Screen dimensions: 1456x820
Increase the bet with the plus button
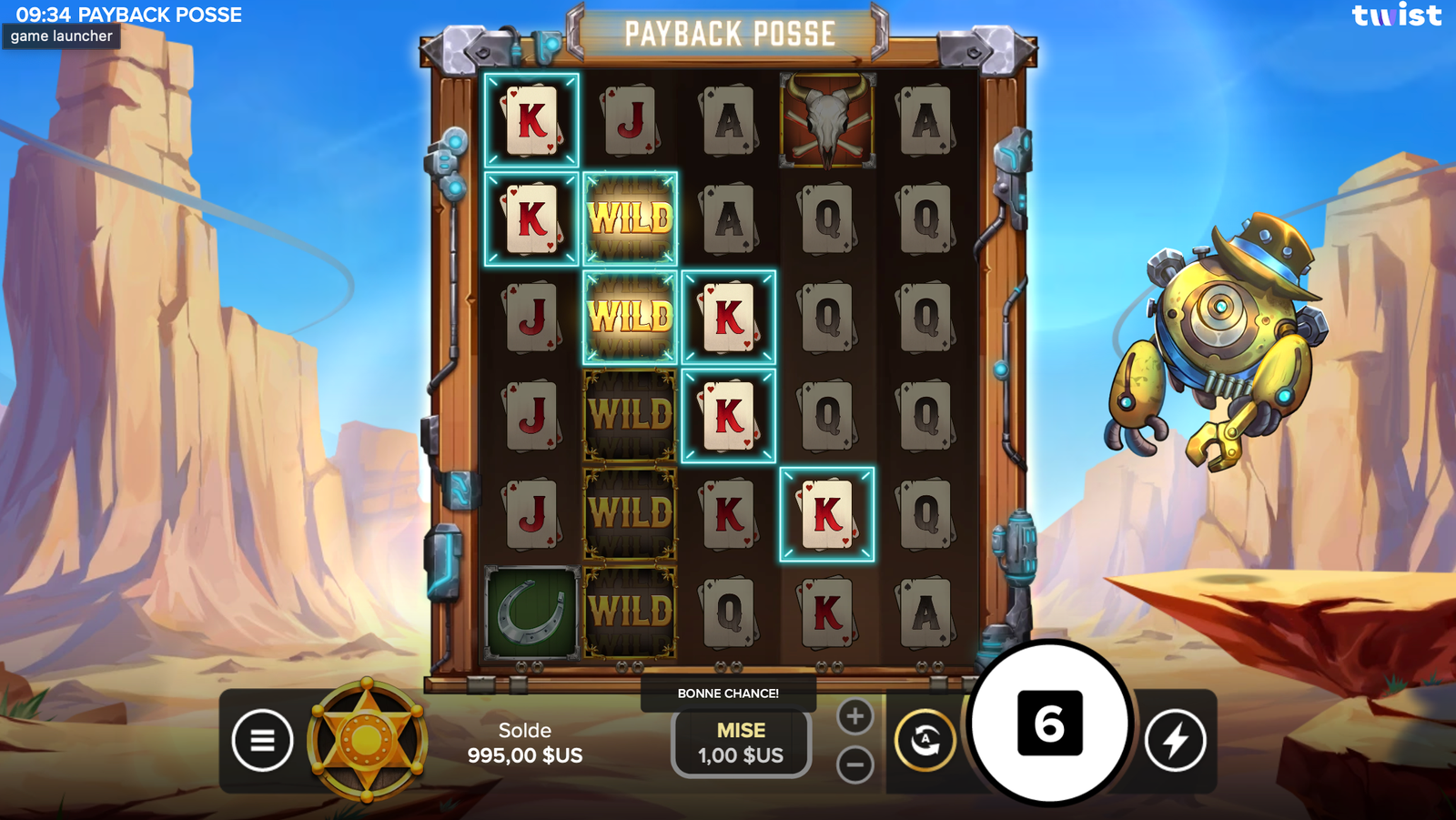click(854, 716)
